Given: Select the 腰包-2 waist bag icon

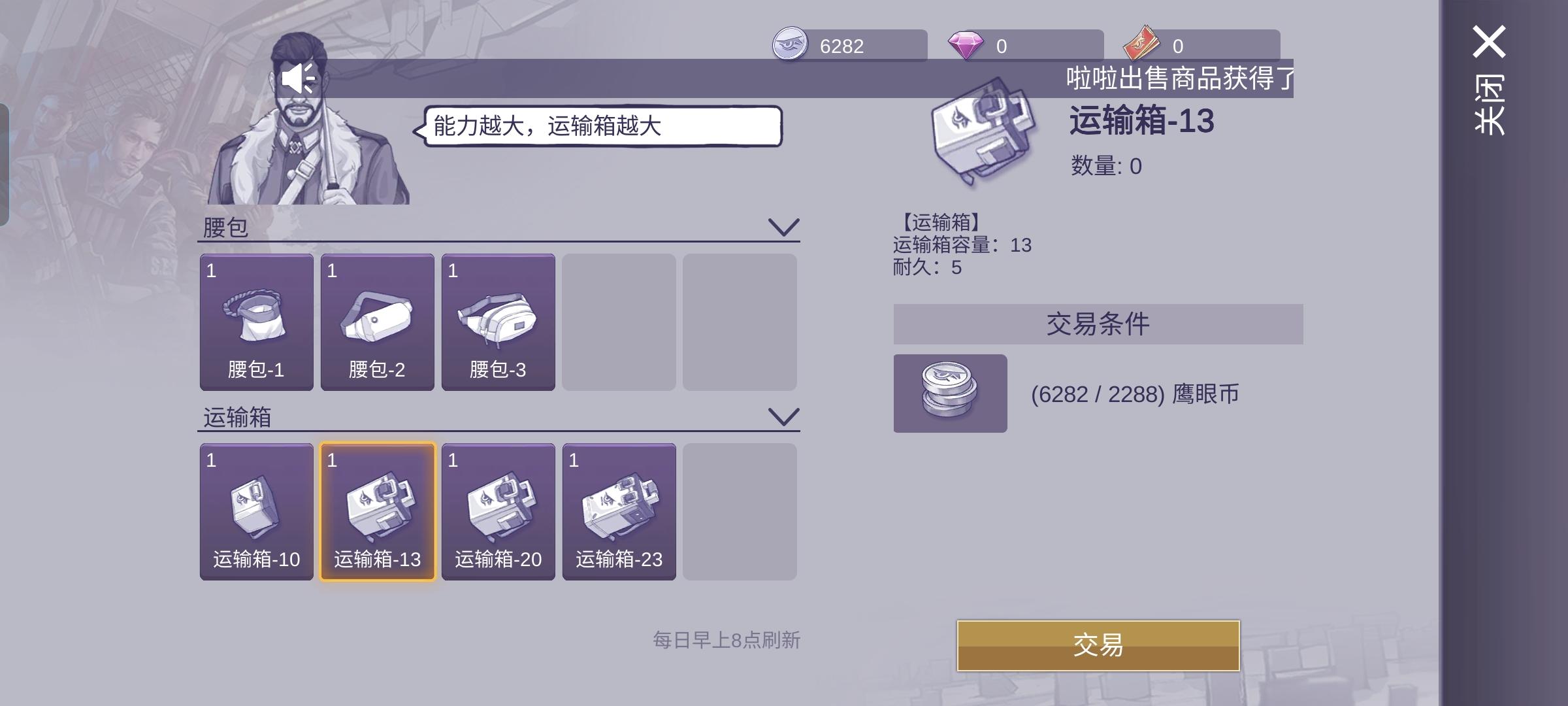Looking at the screenshot, I should [x=378, y=320].
